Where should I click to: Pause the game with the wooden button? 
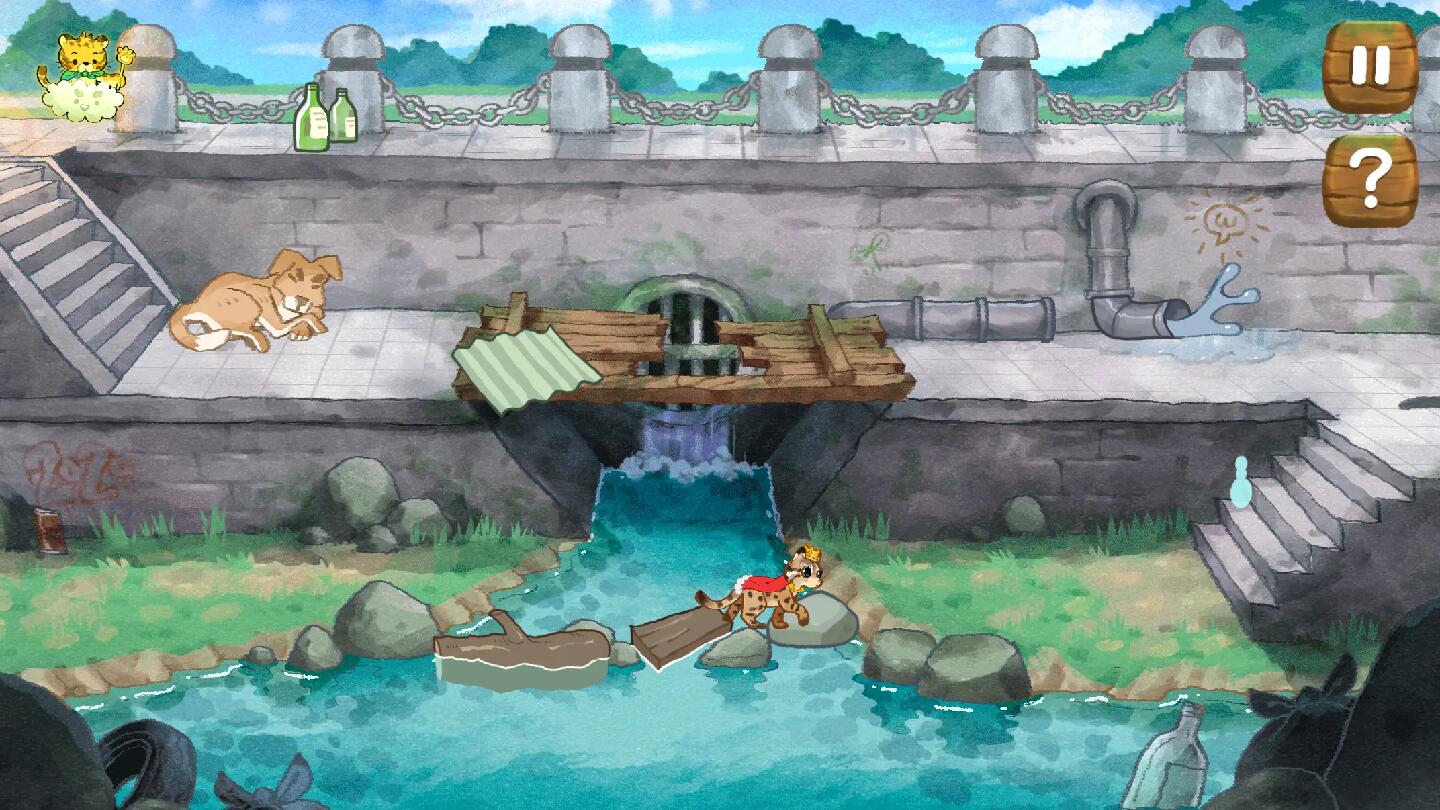point(1369,66)
